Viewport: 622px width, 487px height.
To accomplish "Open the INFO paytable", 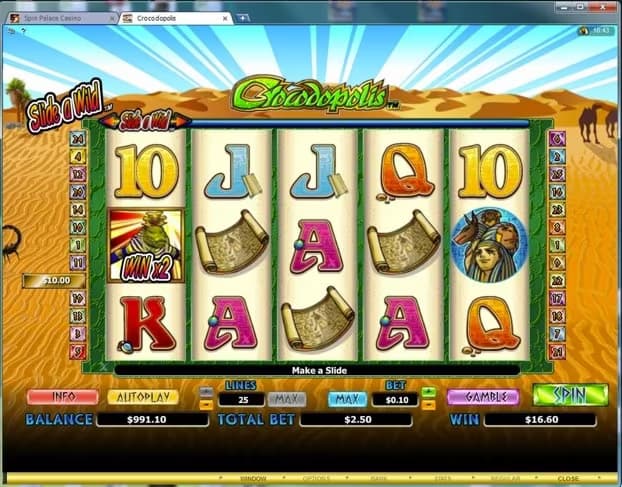I will coord(62,397).
